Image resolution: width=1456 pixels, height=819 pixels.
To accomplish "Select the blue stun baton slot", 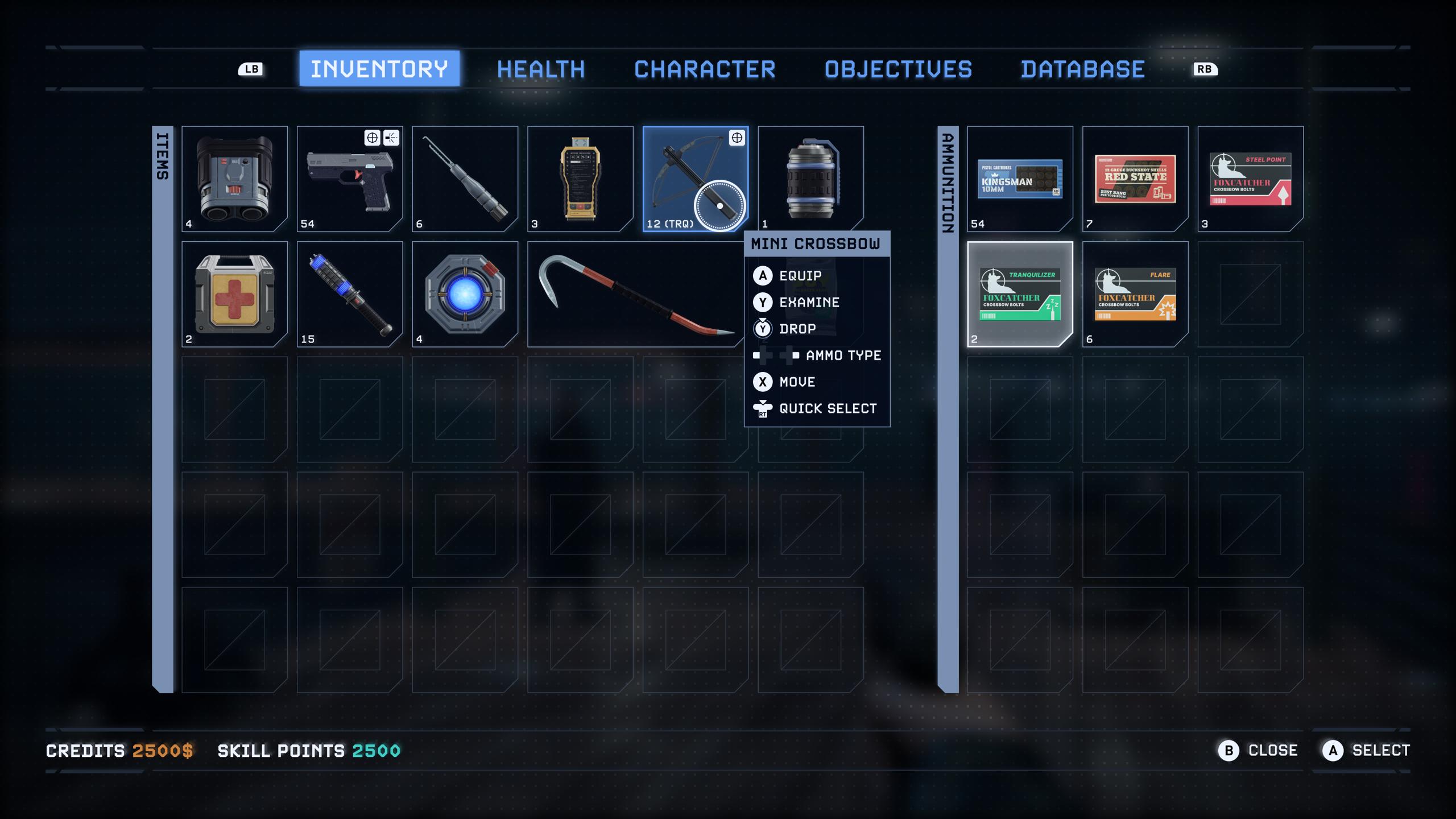I will (x=350, y=294).
